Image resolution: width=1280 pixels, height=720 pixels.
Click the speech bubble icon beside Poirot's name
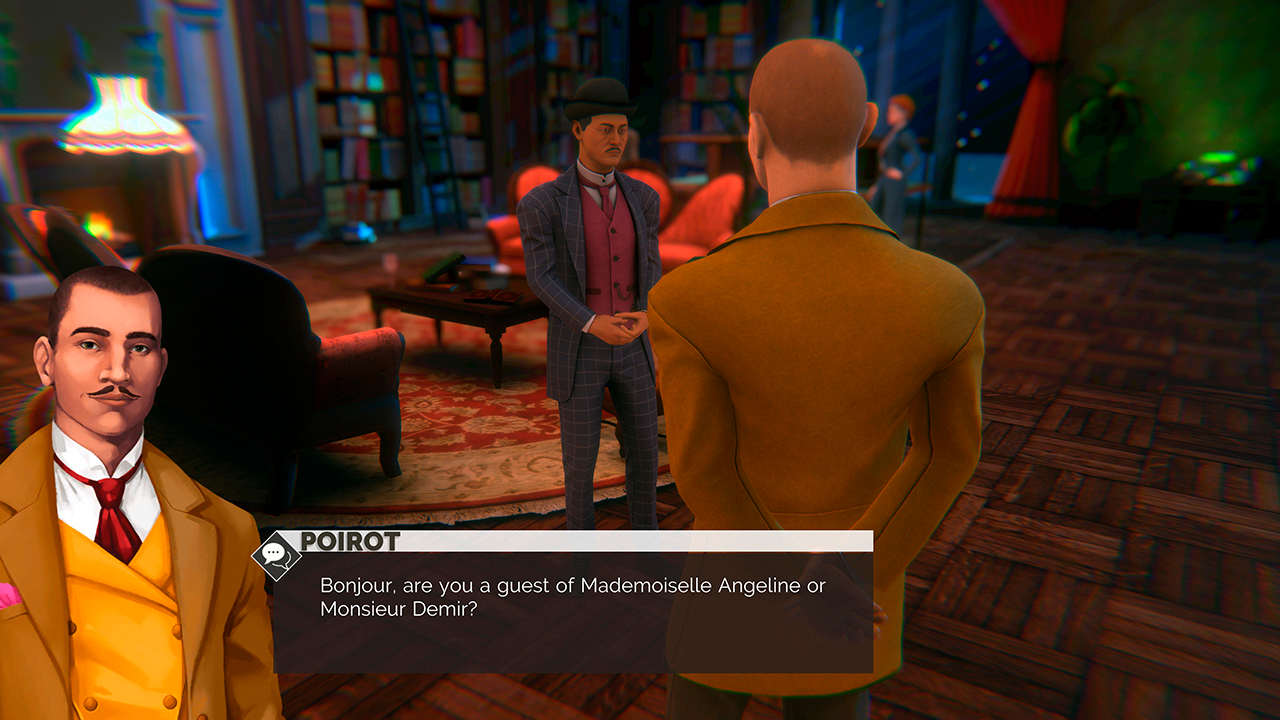[276, 555]
